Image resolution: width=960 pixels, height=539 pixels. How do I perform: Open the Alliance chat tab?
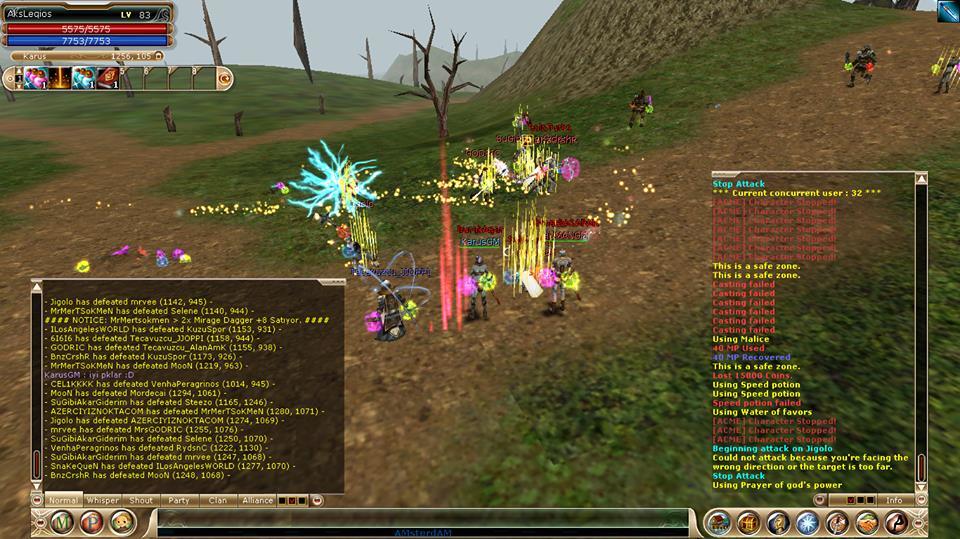pos(256,500)
